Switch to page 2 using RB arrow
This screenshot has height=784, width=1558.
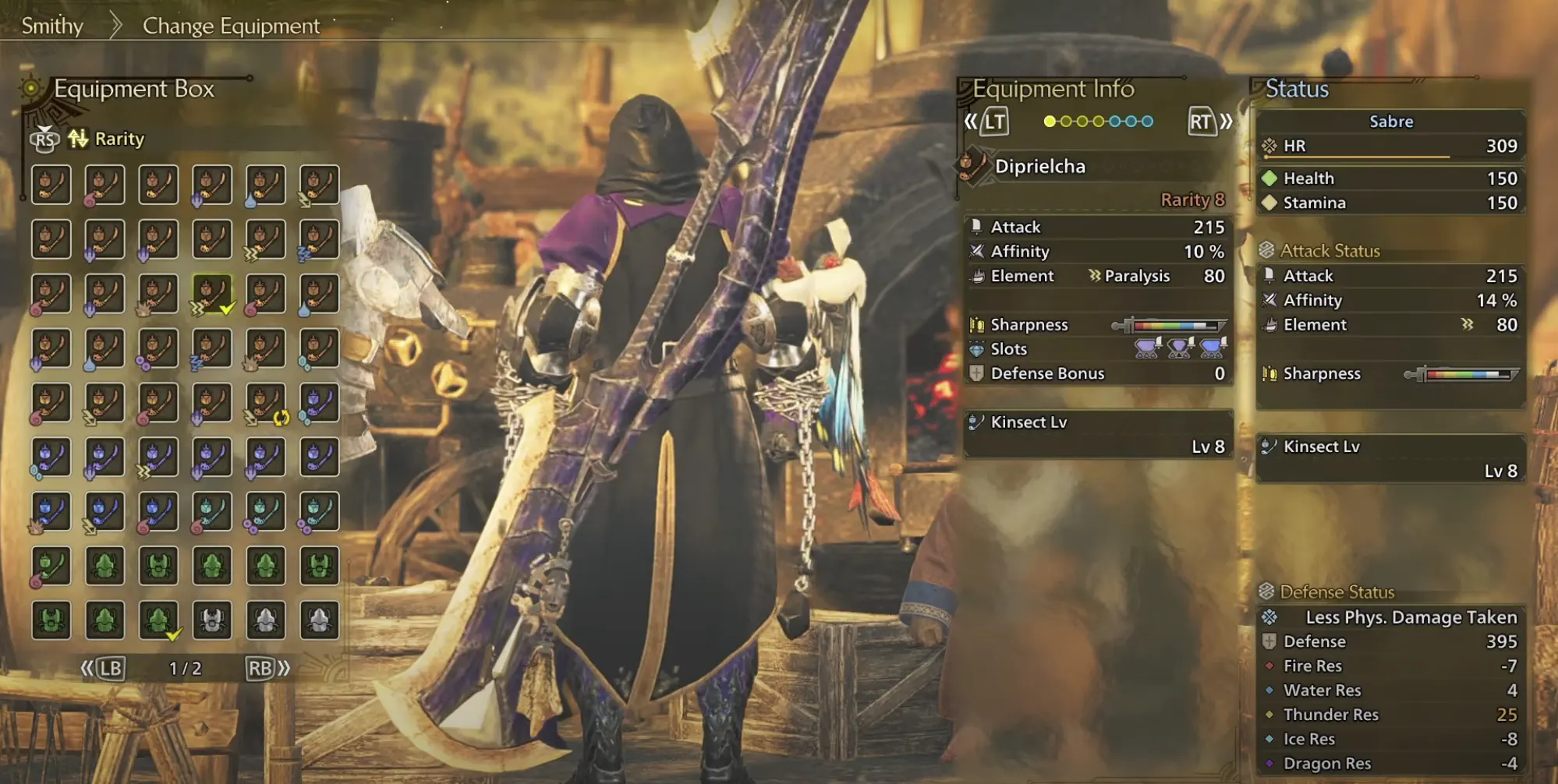coord(263,667)
